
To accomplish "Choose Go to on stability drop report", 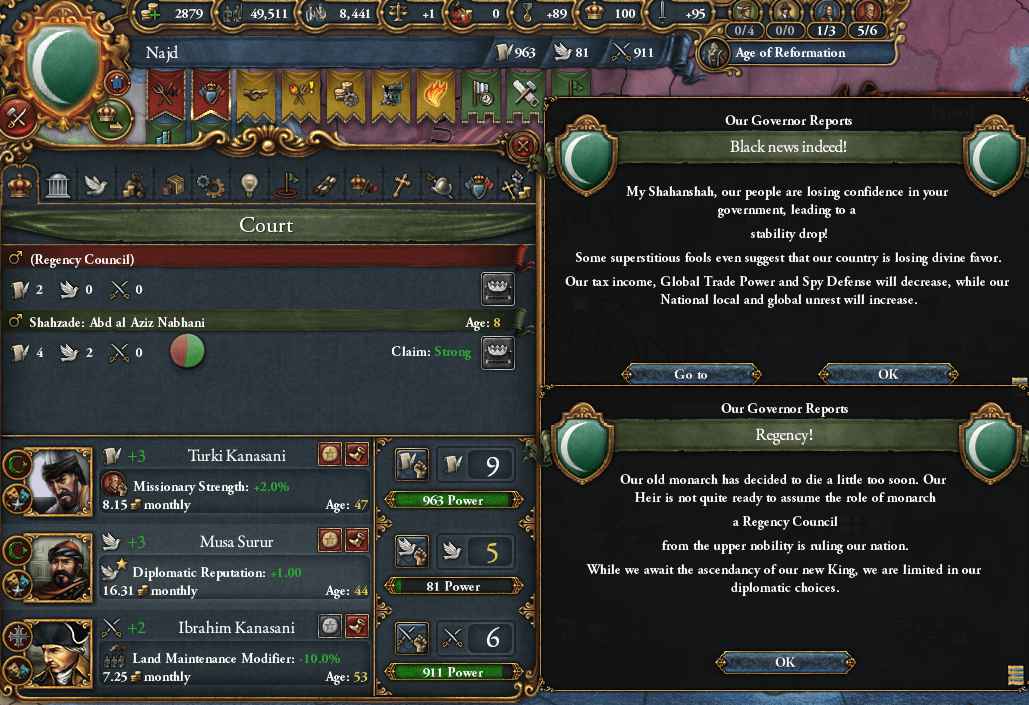I will click(690, 374).
